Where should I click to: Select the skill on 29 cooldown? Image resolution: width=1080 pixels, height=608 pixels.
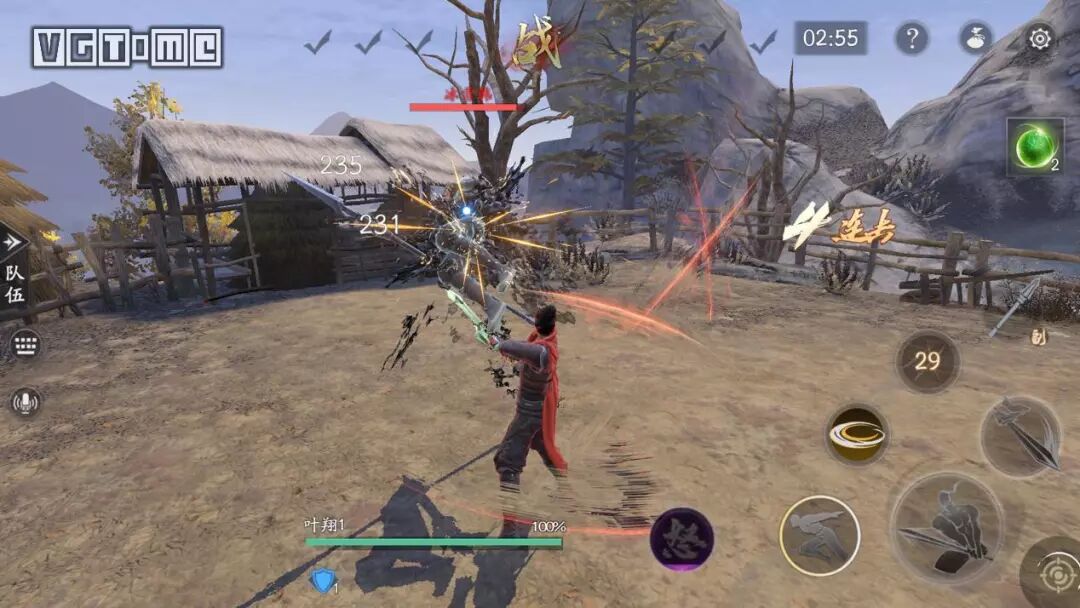(x=927, y=361)
